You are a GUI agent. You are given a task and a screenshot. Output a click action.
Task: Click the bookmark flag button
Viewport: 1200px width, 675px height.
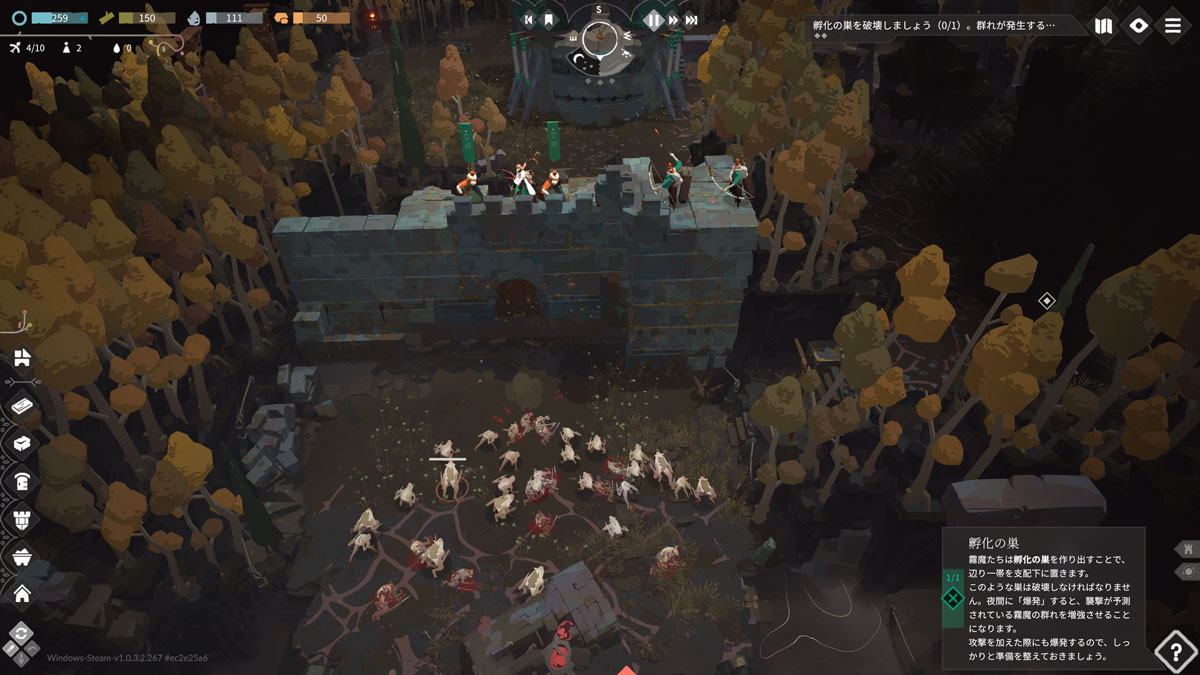coord(549,19)
